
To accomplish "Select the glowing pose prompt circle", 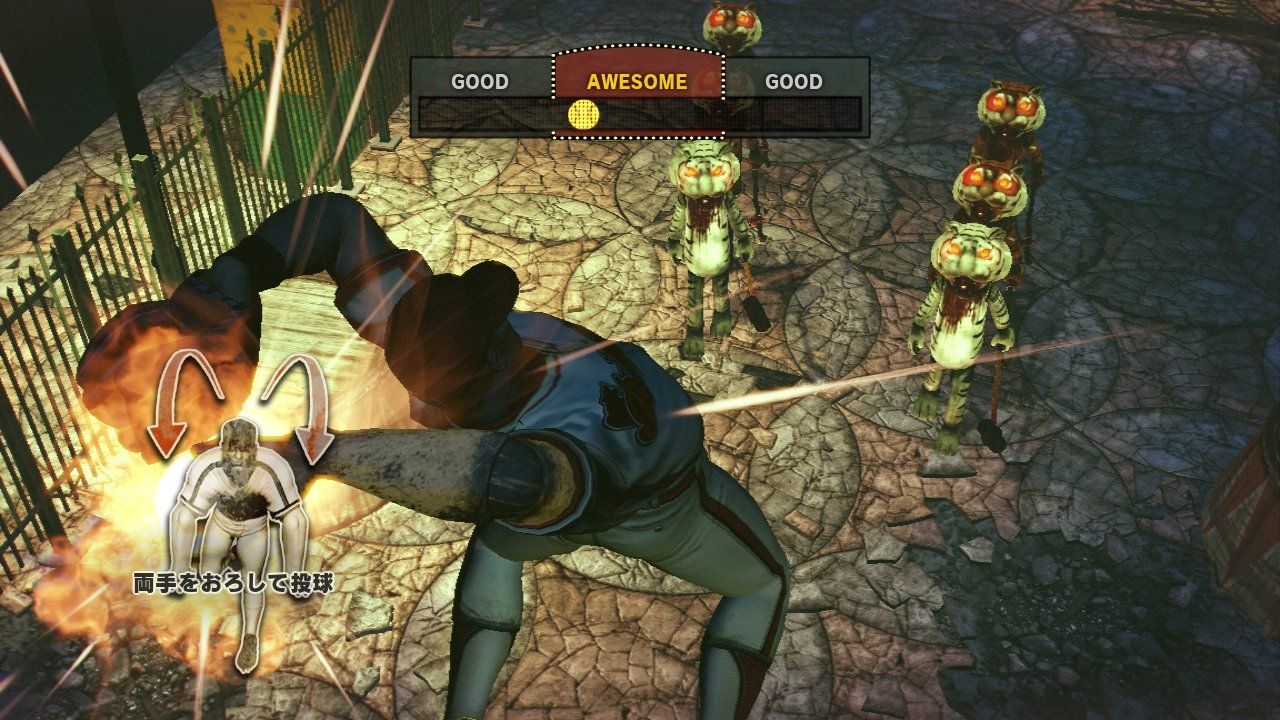I will [x=241, y=490].
